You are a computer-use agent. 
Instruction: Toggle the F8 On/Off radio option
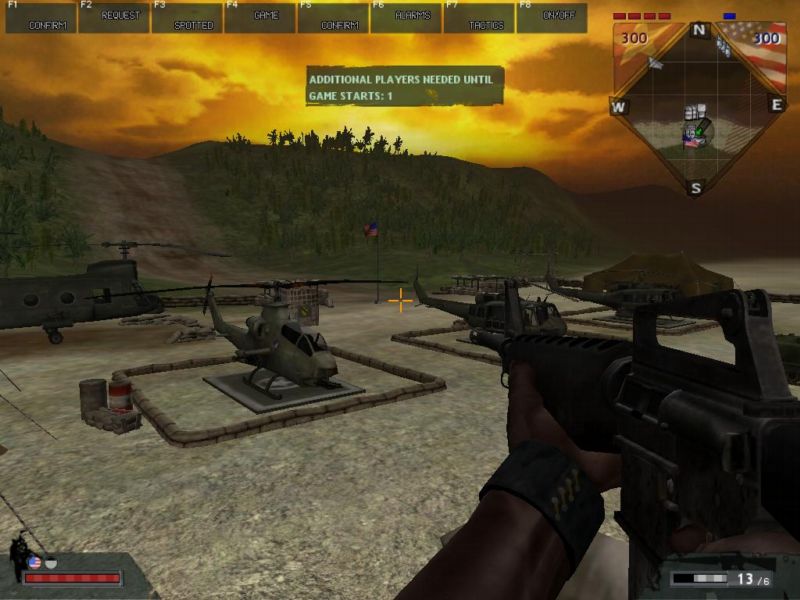click(x=552, y=18)
